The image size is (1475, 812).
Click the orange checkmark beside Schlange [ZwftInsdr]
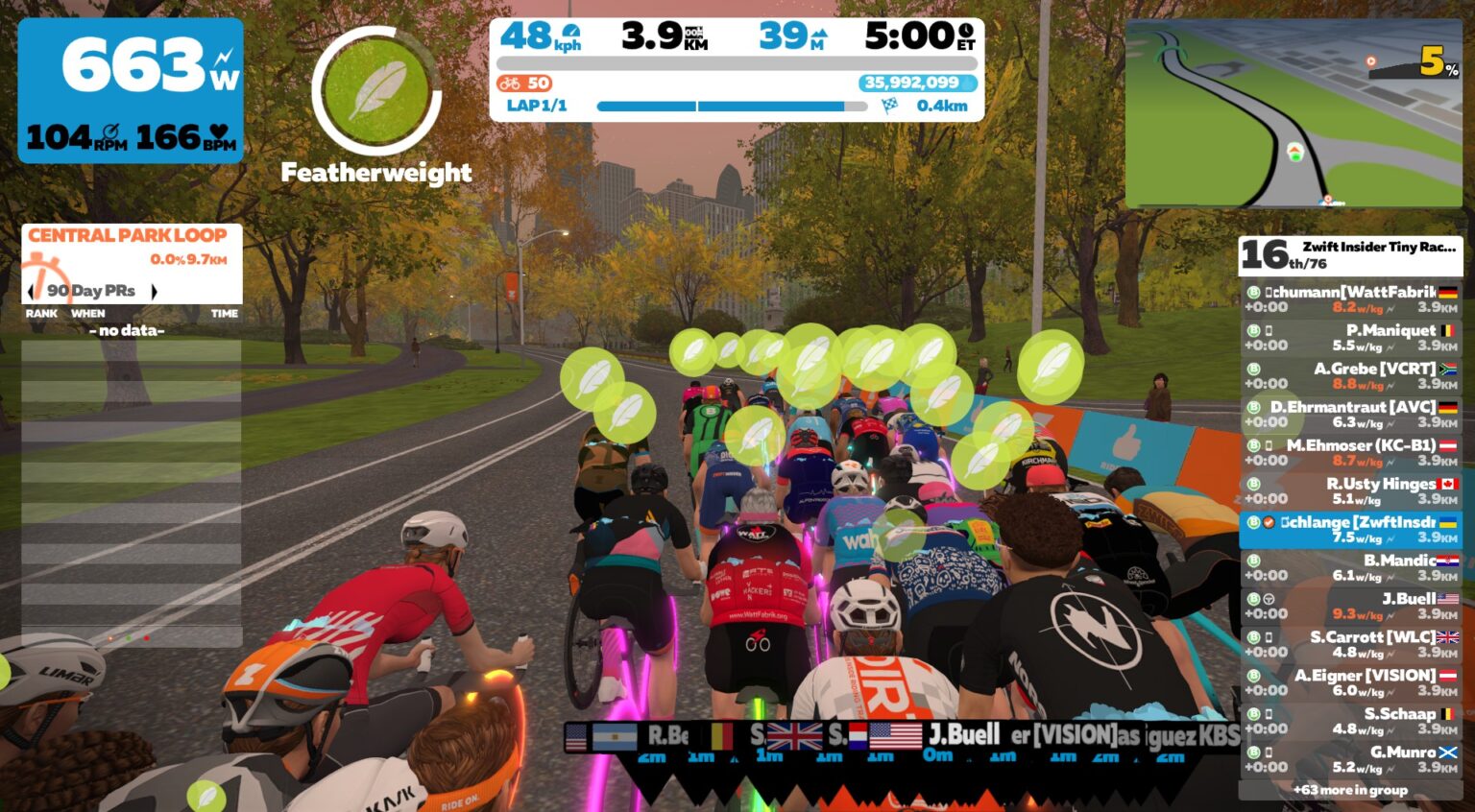[1267, 522]
